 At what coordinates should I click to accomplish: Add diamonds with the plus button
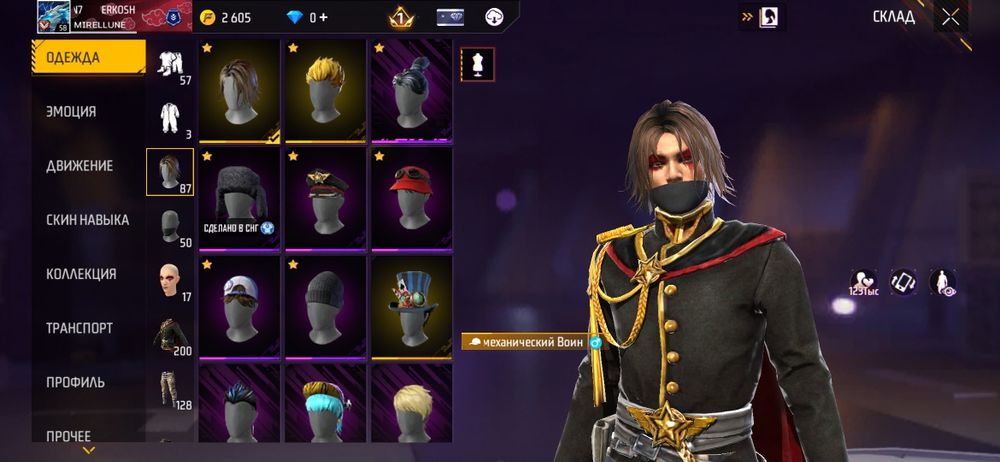[323, 18]
